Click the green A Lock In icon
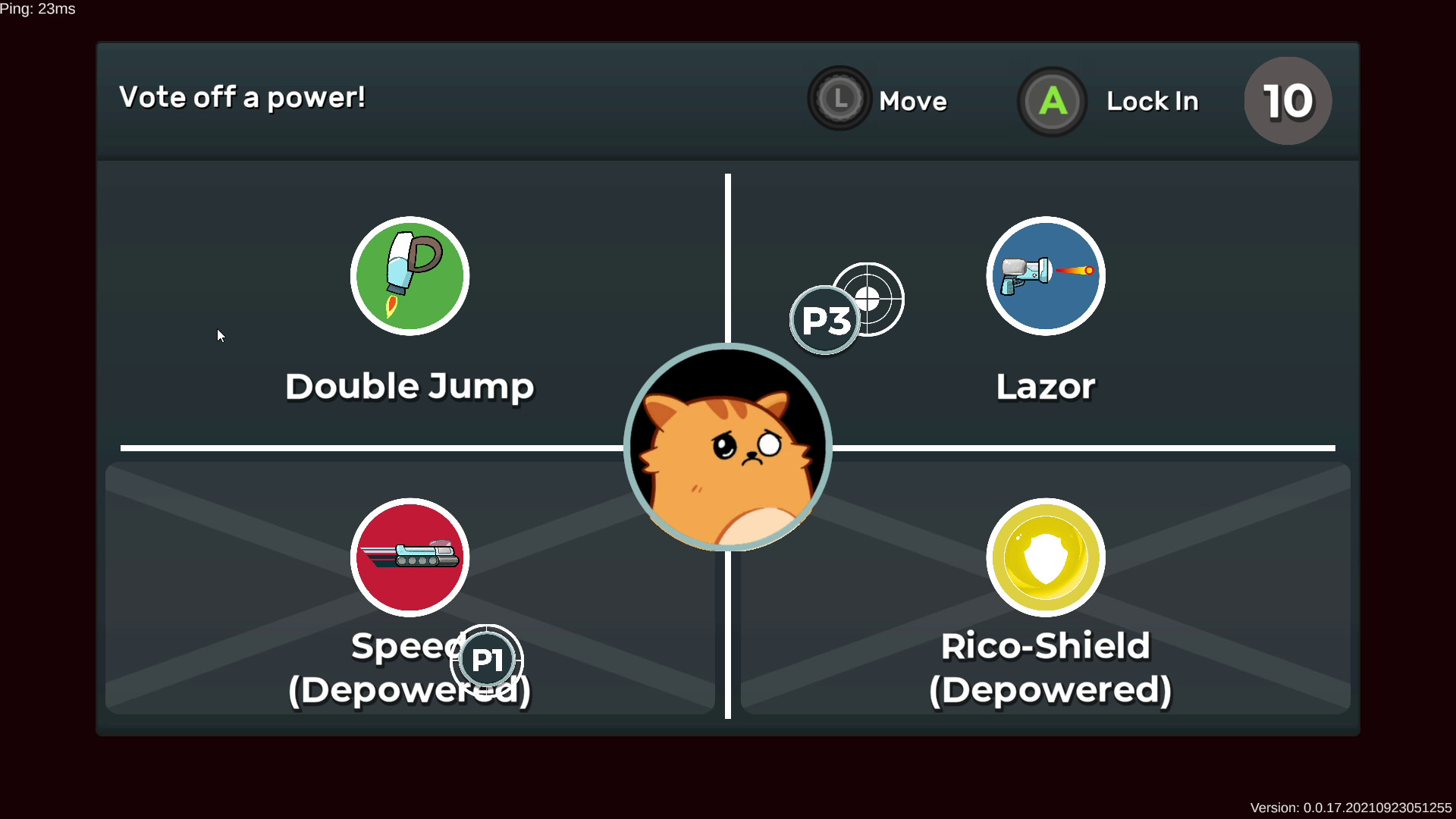 [x=1052, y=101]
